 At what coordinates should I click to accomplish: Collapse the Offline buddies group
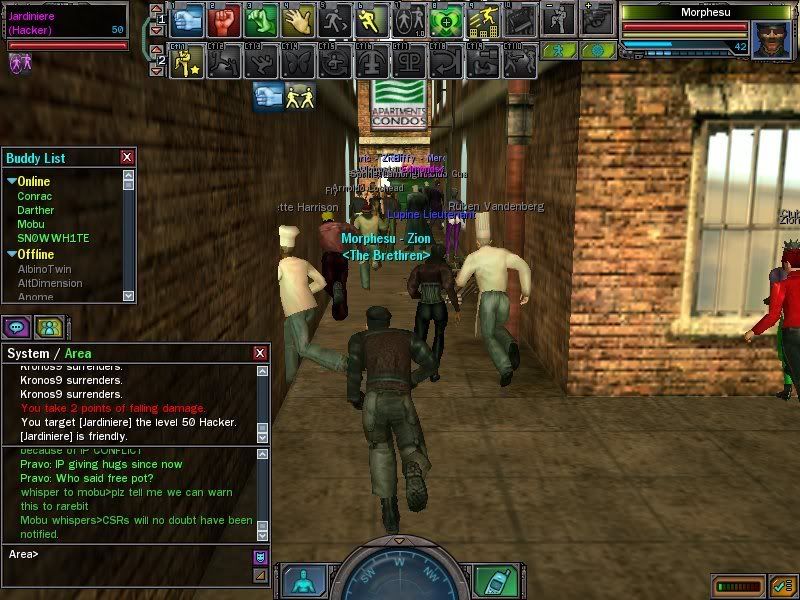tap(12, 254)
